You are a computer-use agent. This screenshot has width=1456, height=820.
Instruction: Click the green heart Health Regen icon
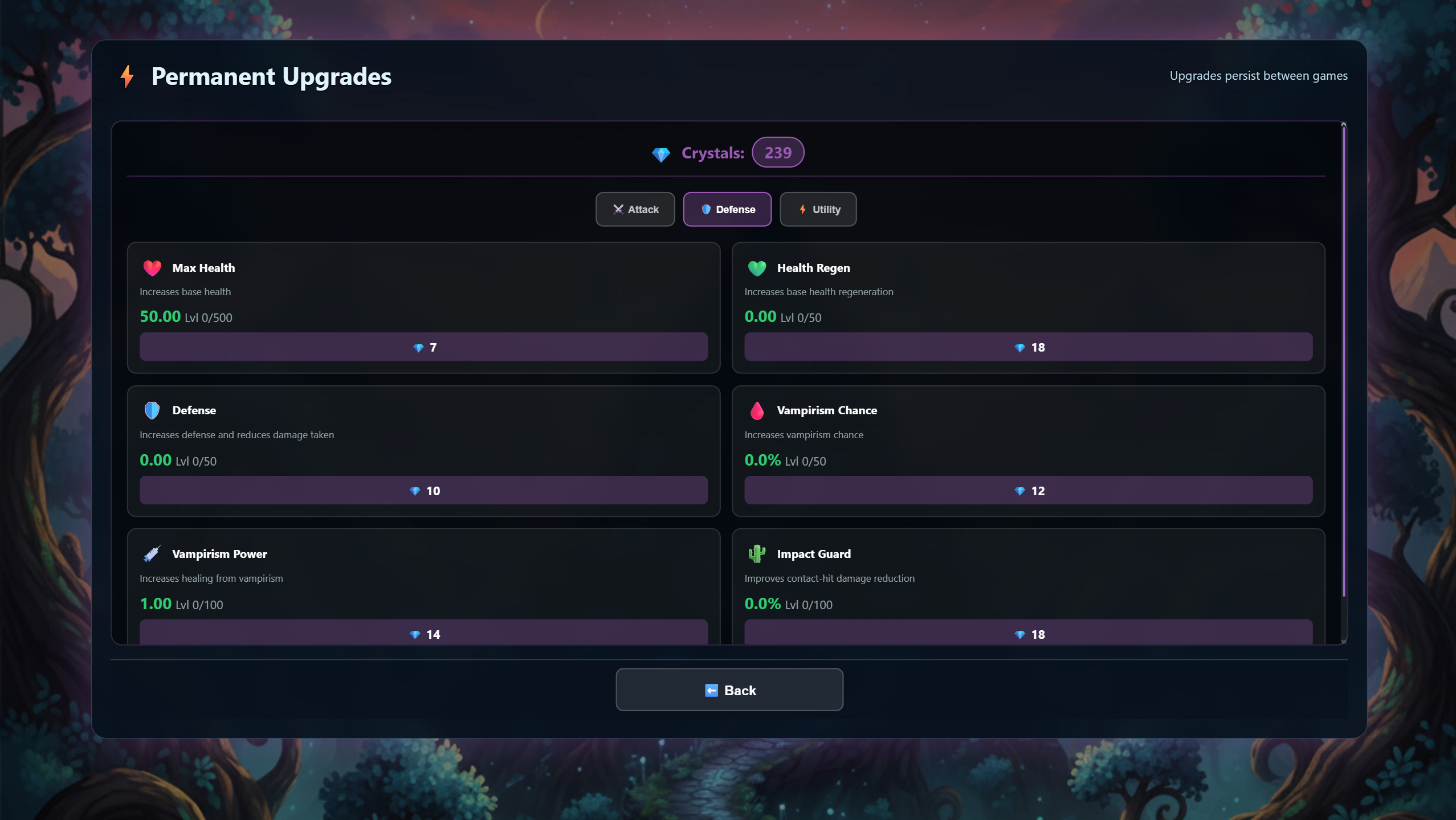pos(757,267)
